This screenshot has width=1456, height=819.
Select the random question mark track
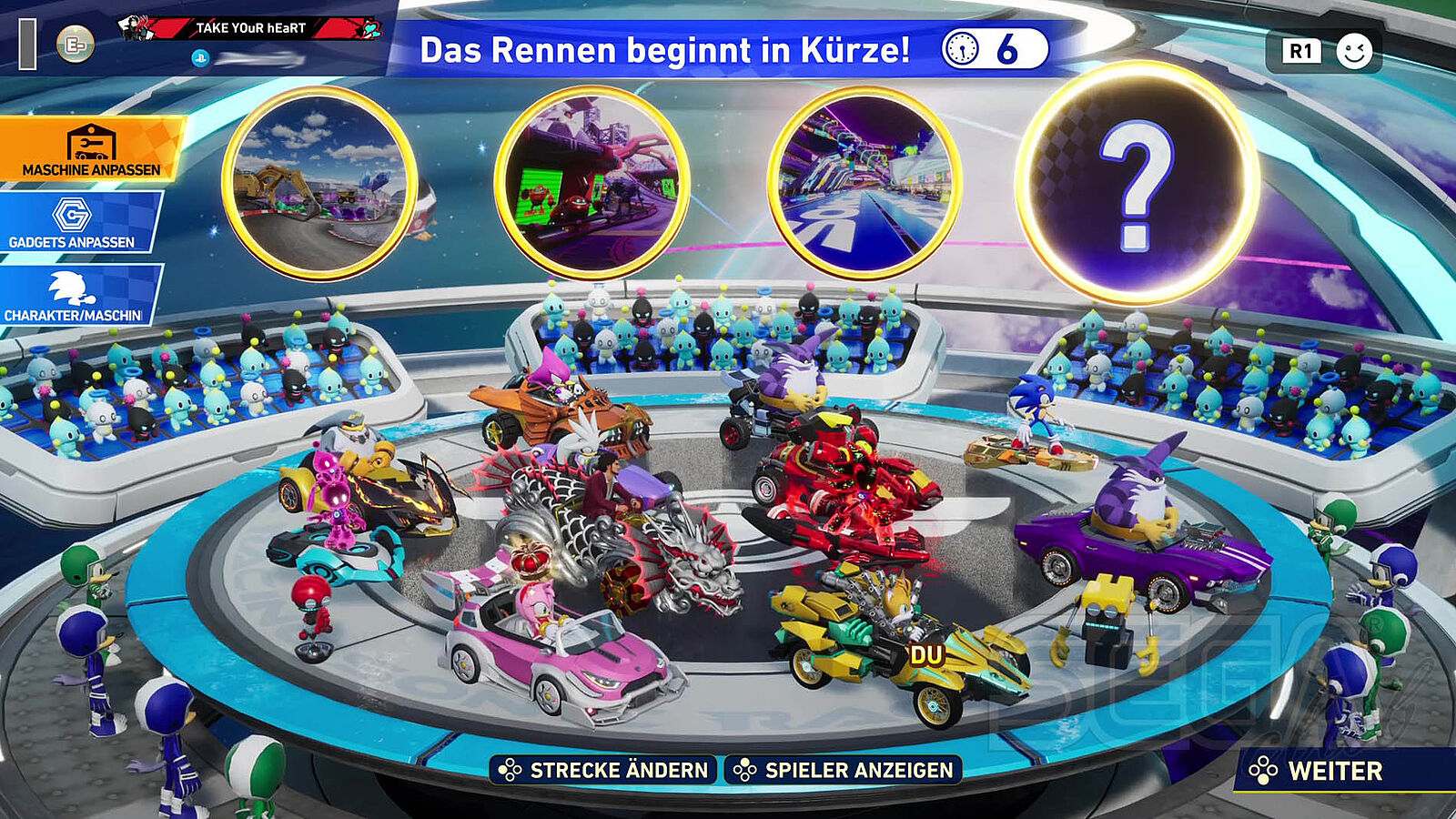click(x=1137, y=184)
